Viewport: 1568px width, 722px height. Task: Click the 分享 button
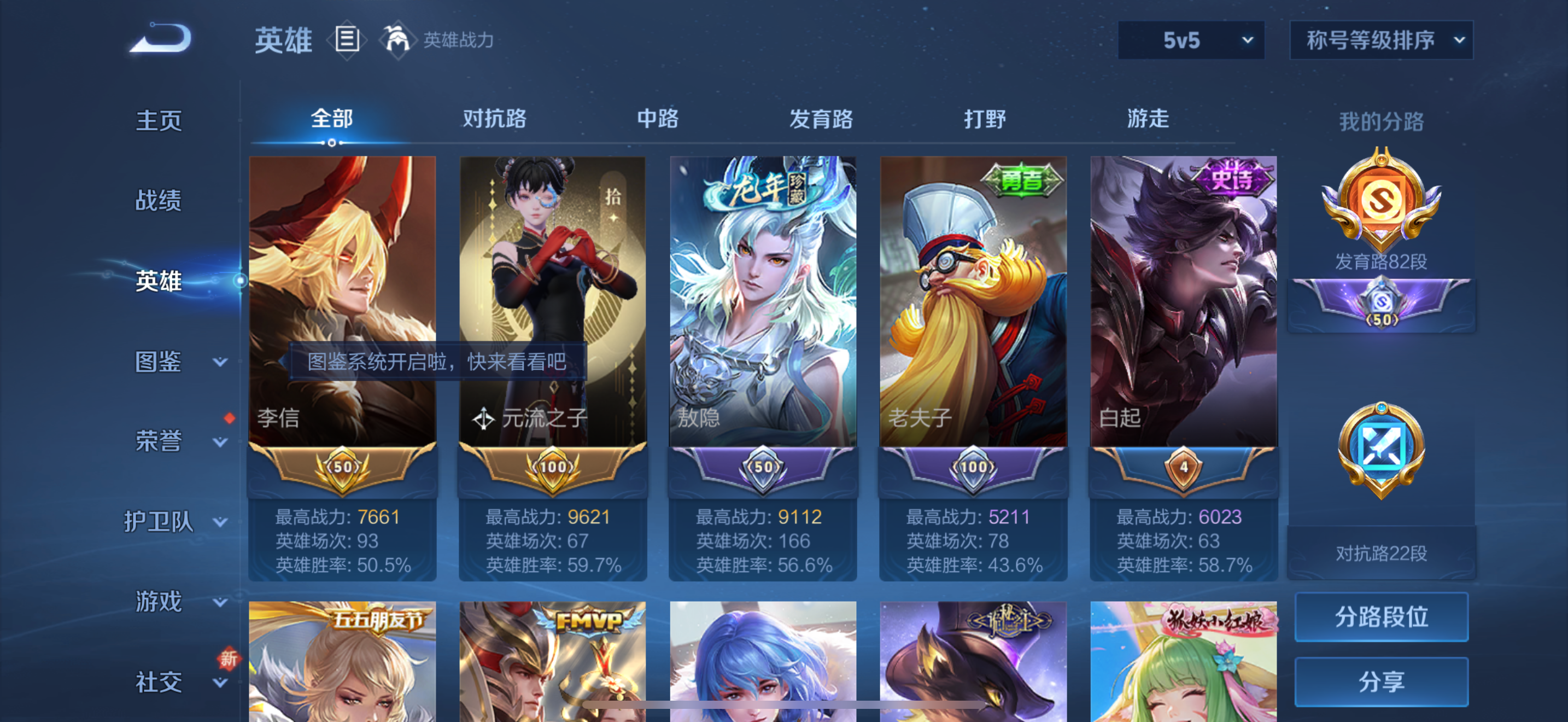[1382, 681]
